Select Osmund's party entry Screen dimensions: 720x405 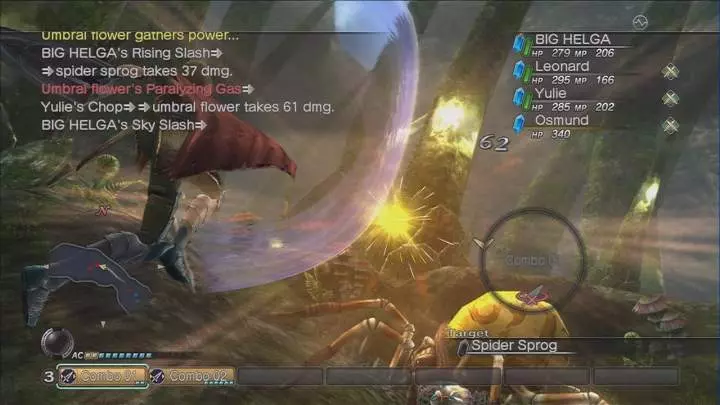click(x=561, y=121)
